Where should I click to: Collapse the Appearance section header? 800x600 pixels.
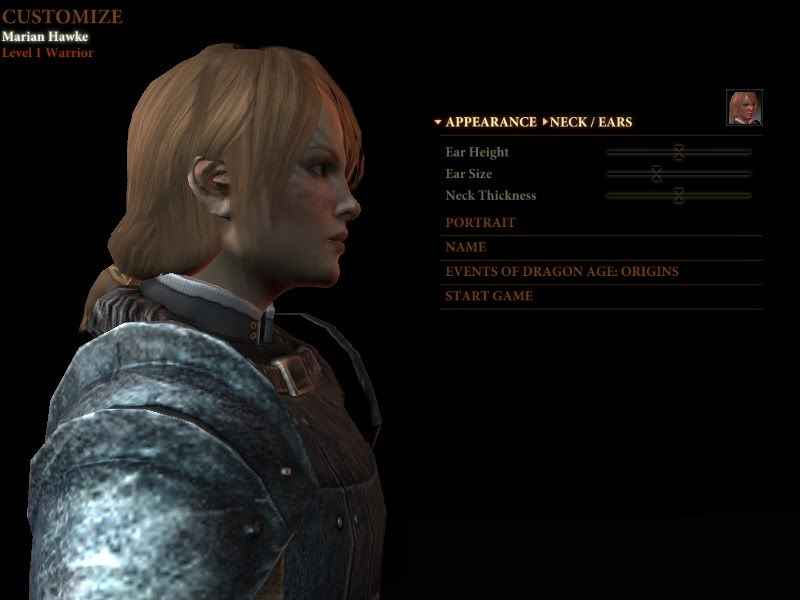[489, 122]
